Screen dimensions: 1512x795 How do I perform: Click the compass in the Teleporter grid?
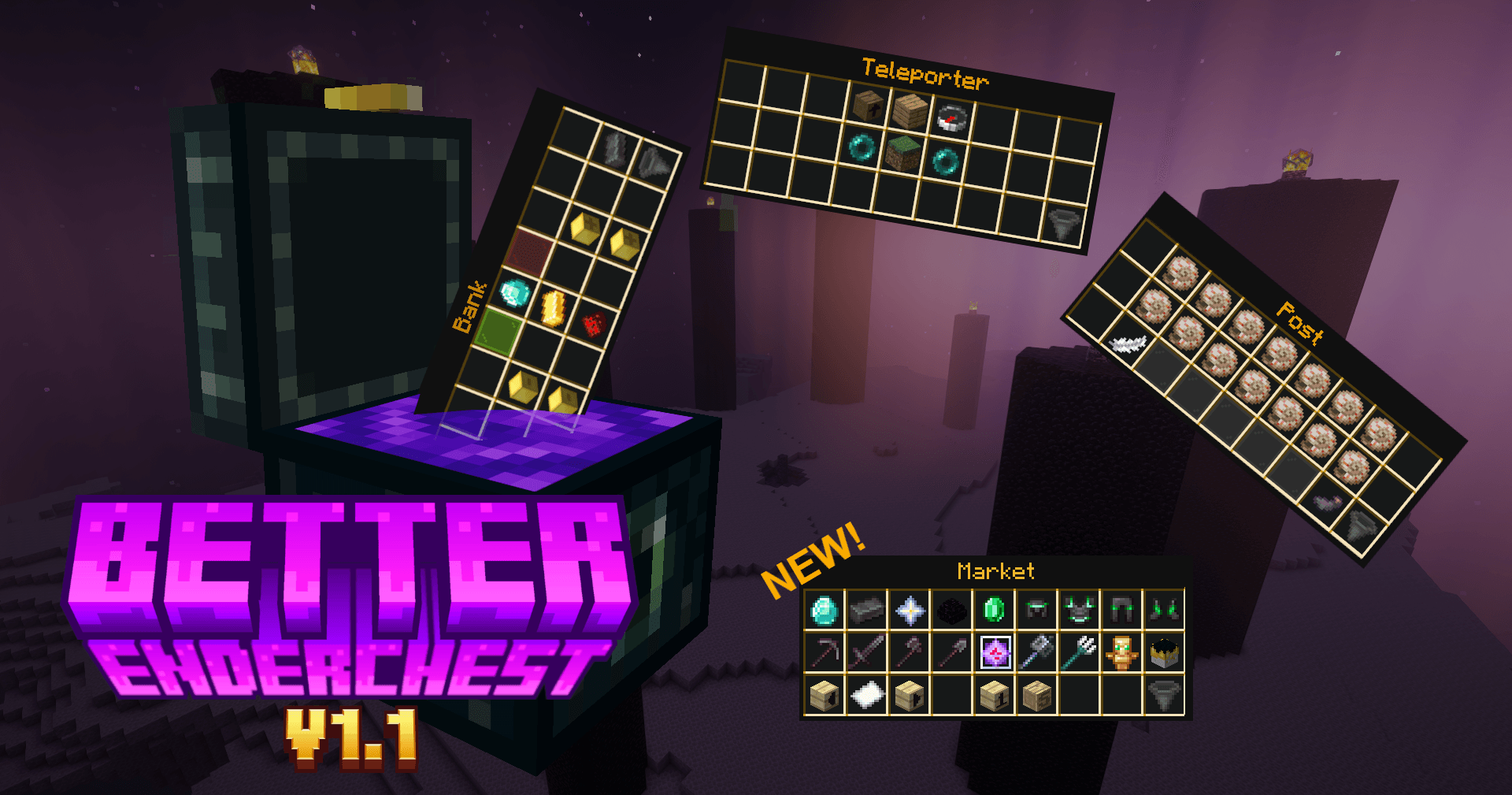pos(952,117)
